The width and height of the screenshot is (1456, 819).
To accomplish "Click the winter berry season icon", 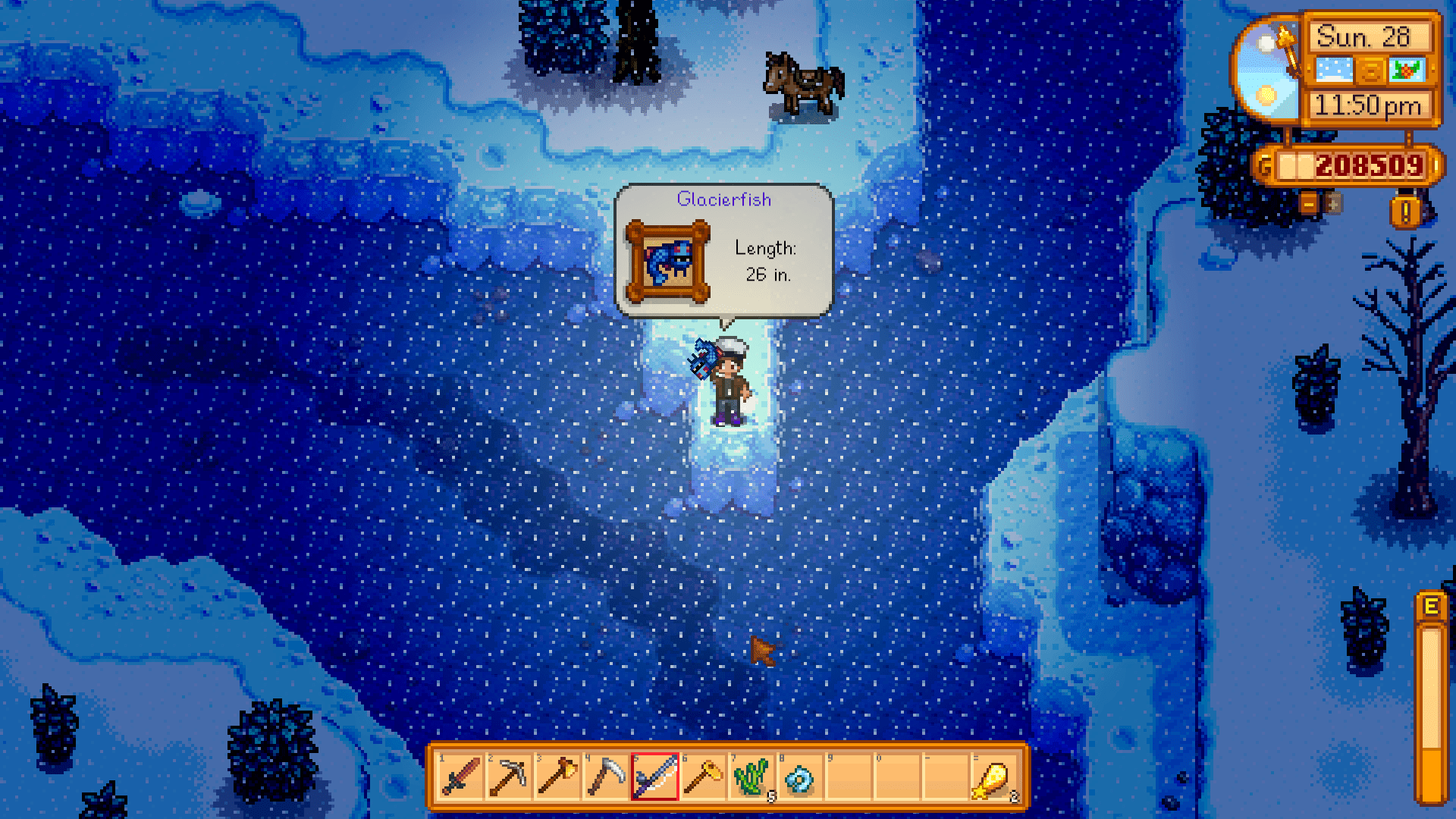I will click(x=1407, y=70).
